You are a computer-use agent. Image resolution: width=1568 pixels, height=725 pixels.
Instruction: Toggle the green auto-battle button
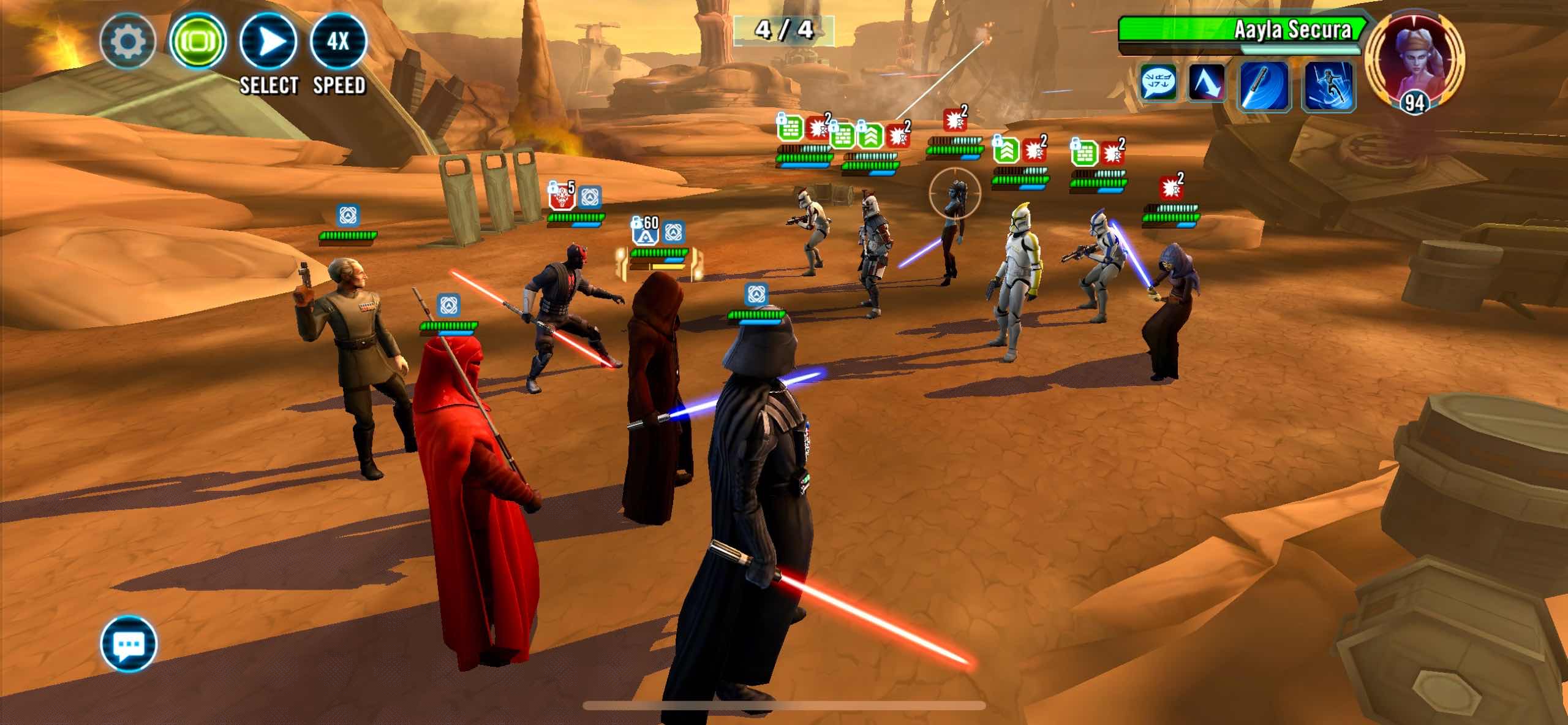point(198,42)
